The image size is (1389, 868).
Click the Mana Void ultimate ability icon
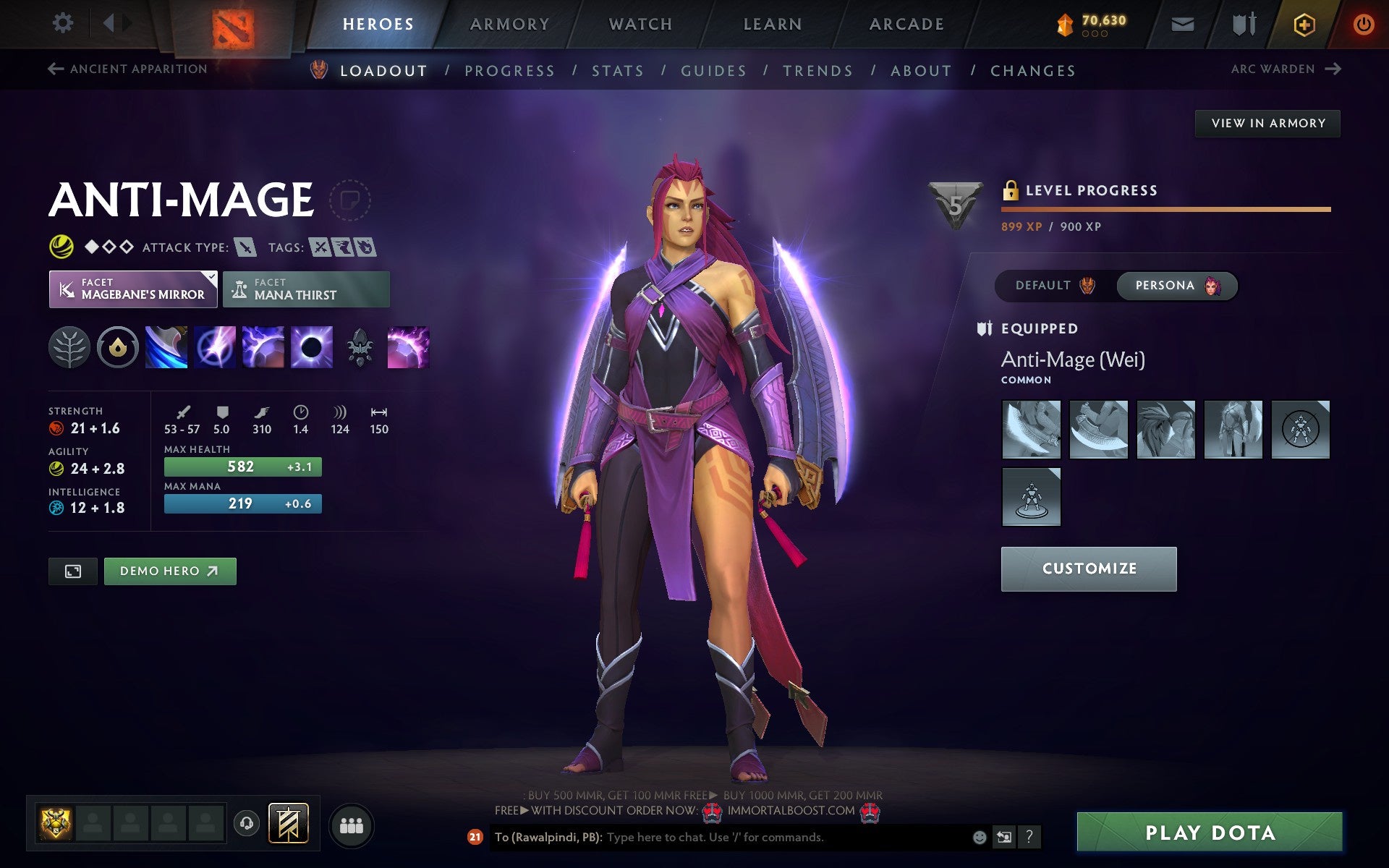[x=311, y=347]
